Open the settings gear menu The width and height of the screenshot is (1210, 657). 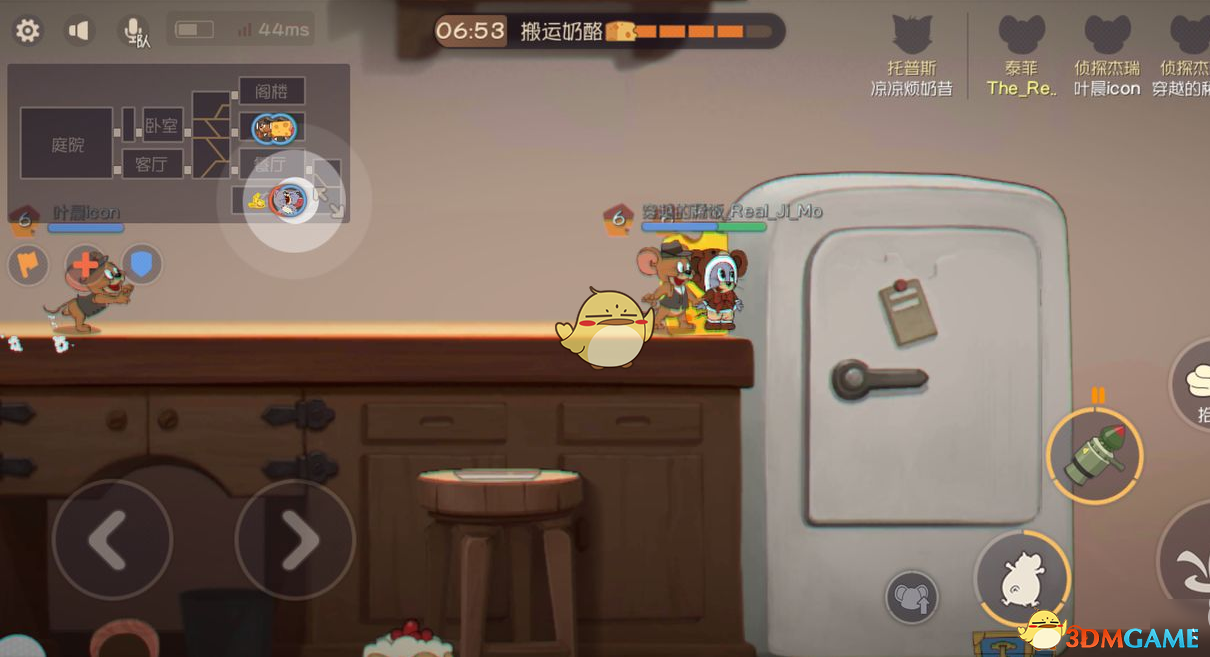point(27,31)
